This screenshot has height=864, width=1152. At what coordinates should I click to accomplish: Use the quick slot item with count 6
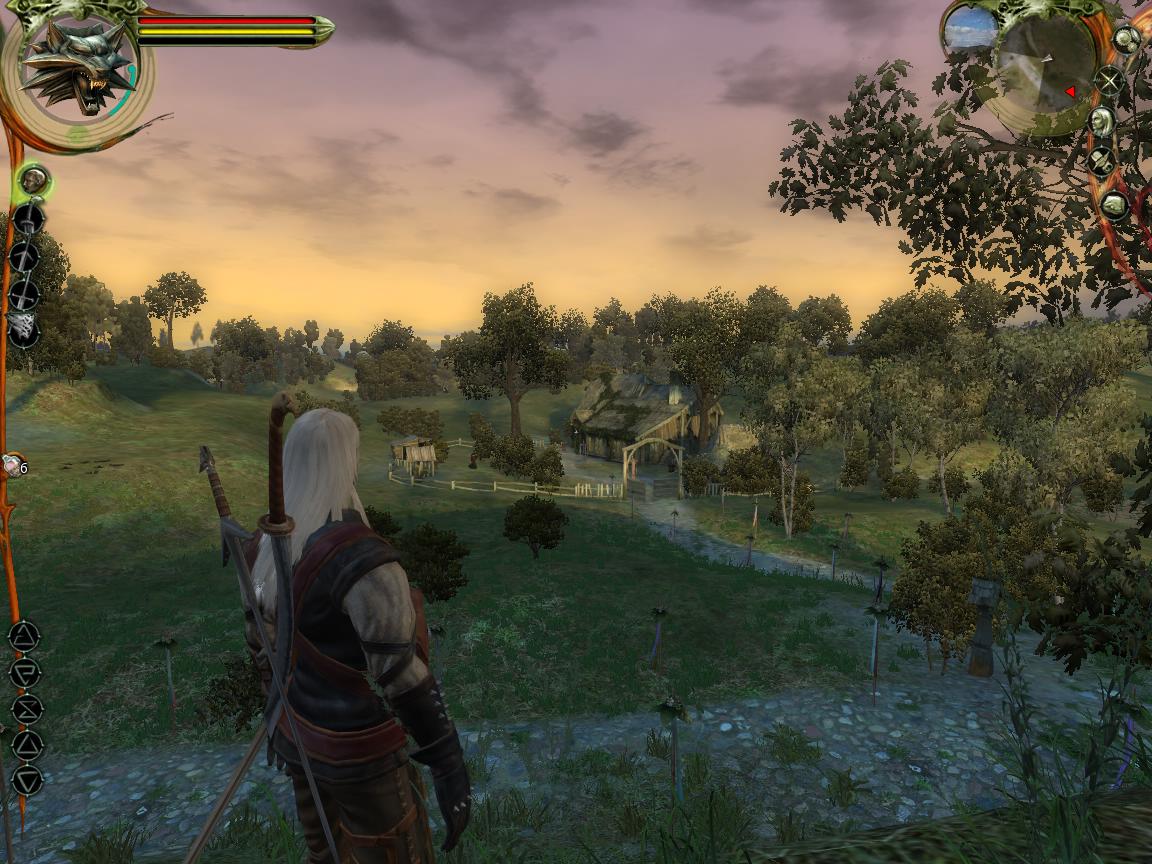coord(13,465)
